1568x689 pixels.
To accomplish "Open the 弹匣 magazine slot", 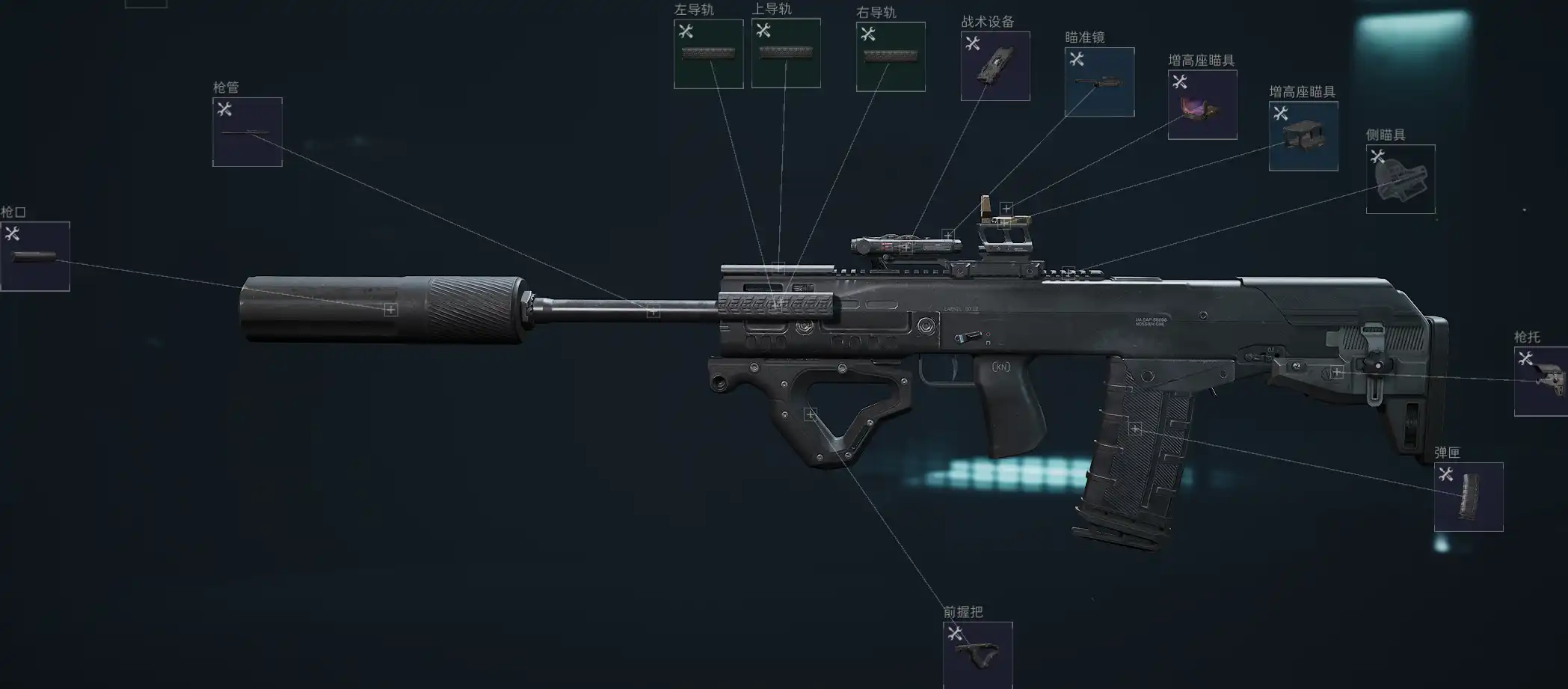I will coord(1469,497).
